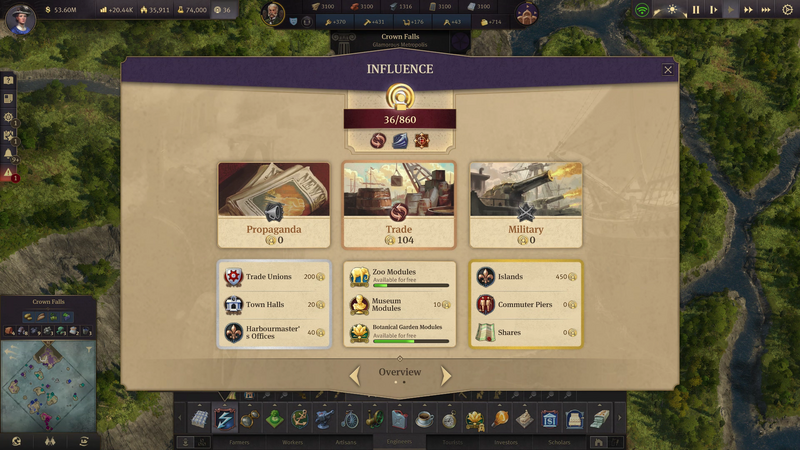The image size is (800, 450).
Task: Switch to the Engineers build tab
Action: click(399, 442)
